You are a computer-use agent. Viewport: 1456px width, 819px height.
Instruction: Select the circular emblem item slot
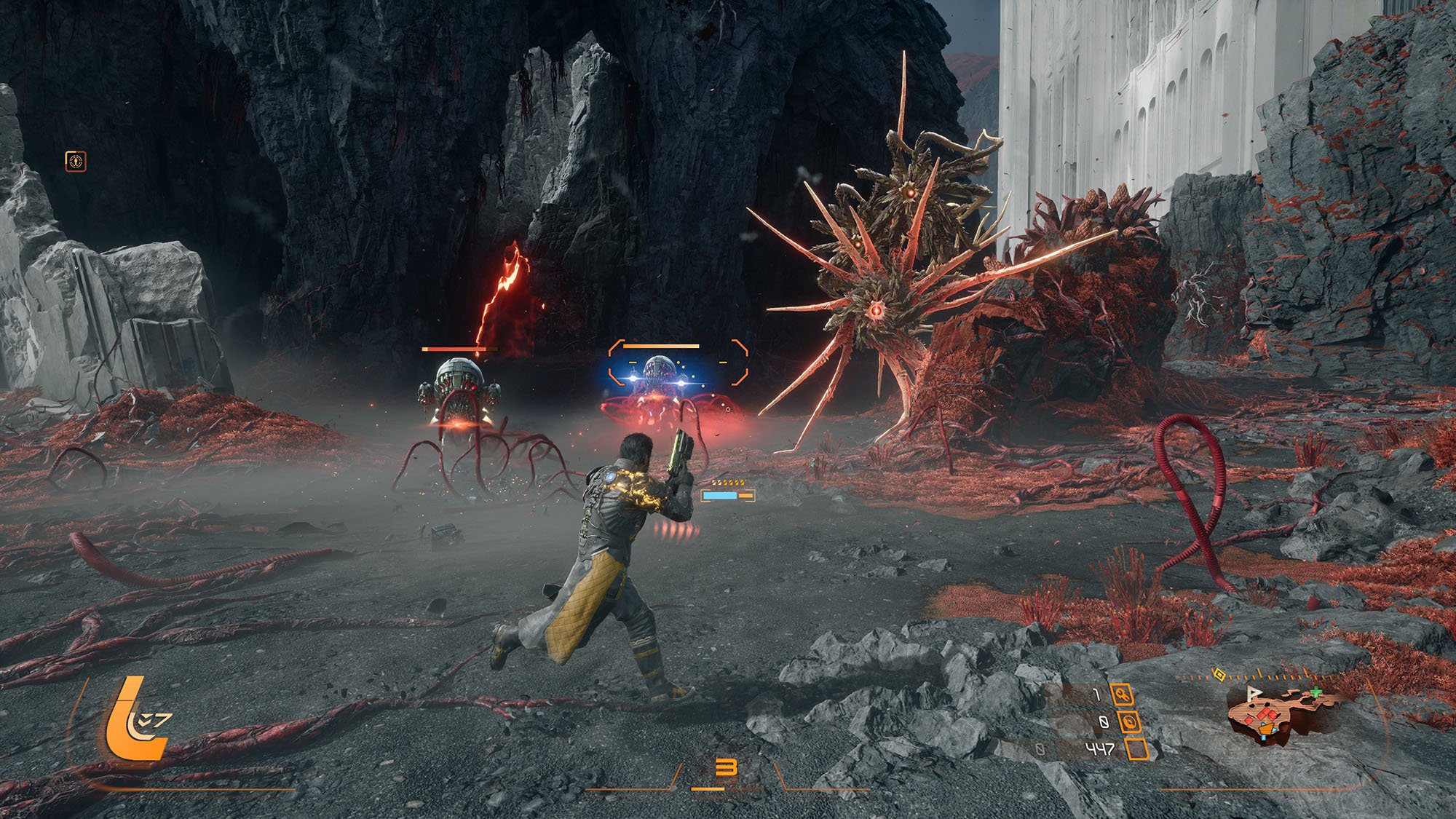point(1128,721)
